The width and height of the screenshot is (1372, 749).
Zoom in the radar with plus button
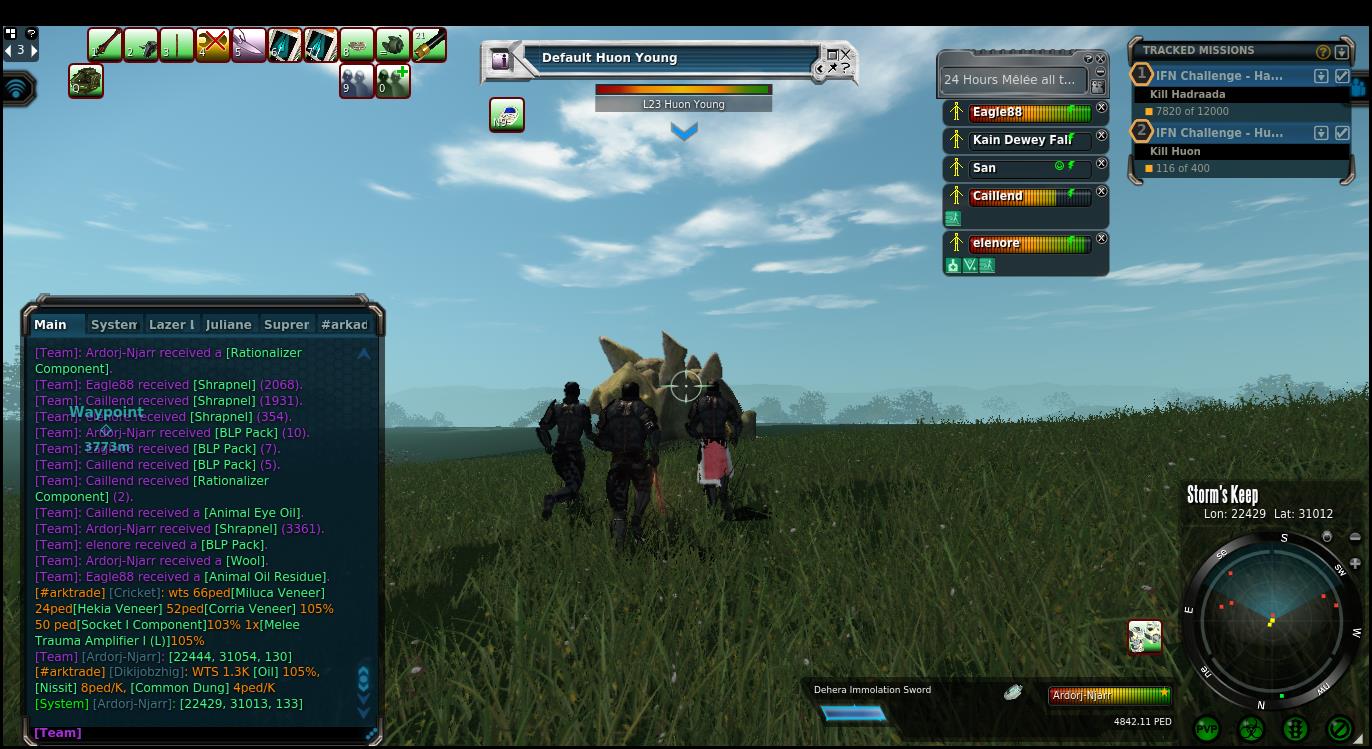(1355, 563)
